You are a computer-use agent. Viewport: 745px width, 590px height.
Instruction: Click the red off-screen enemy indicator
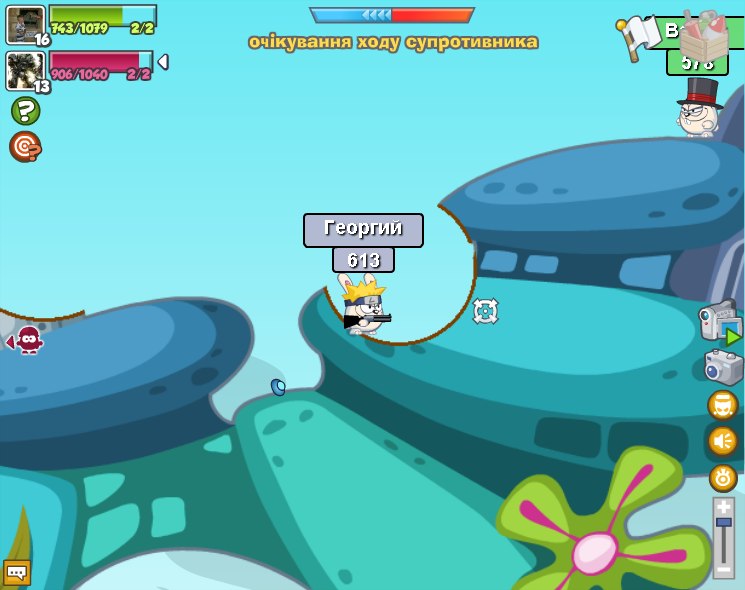(28, 340)
